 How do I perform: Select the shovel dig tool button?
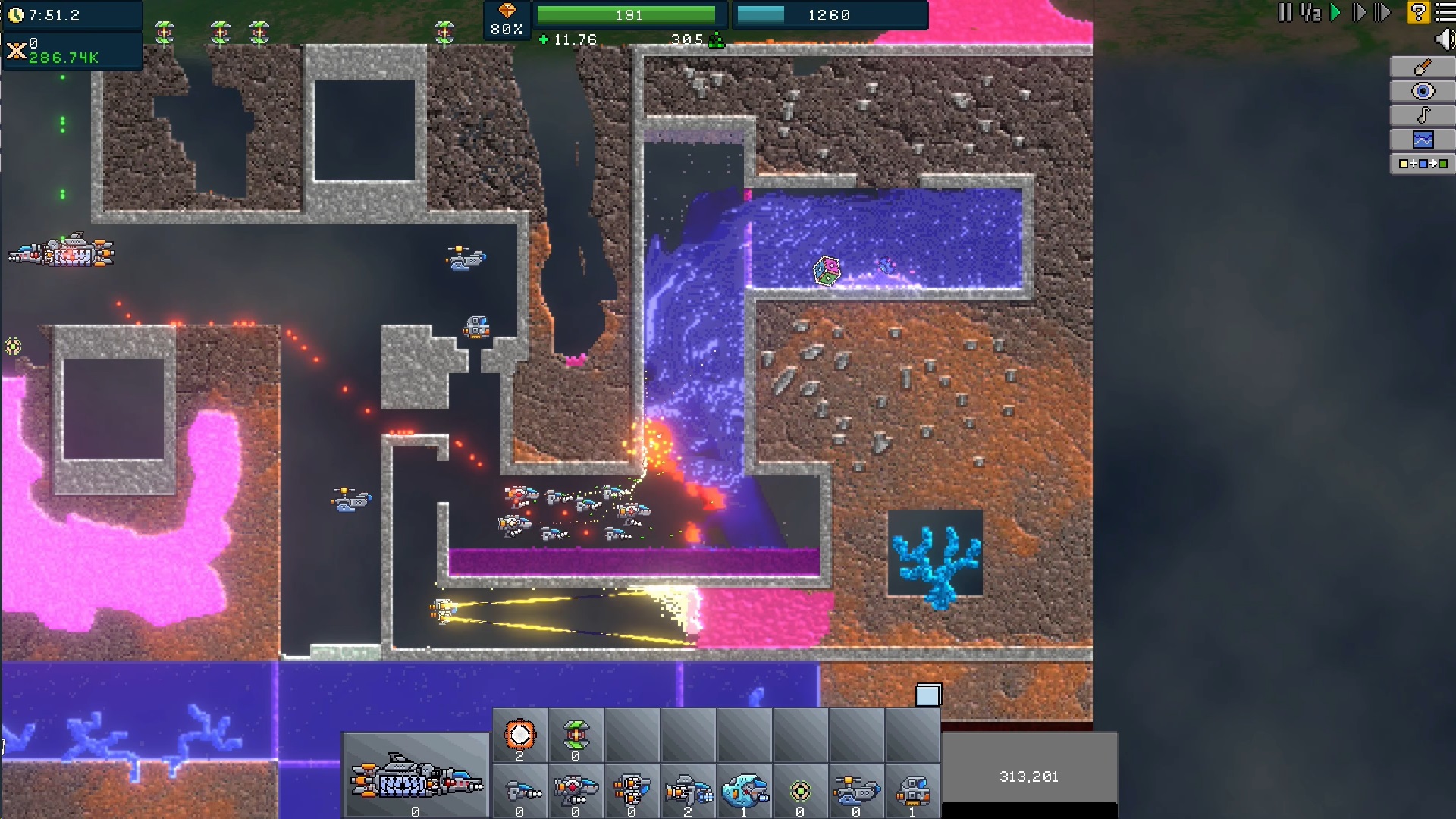[x=1423, y=67]
